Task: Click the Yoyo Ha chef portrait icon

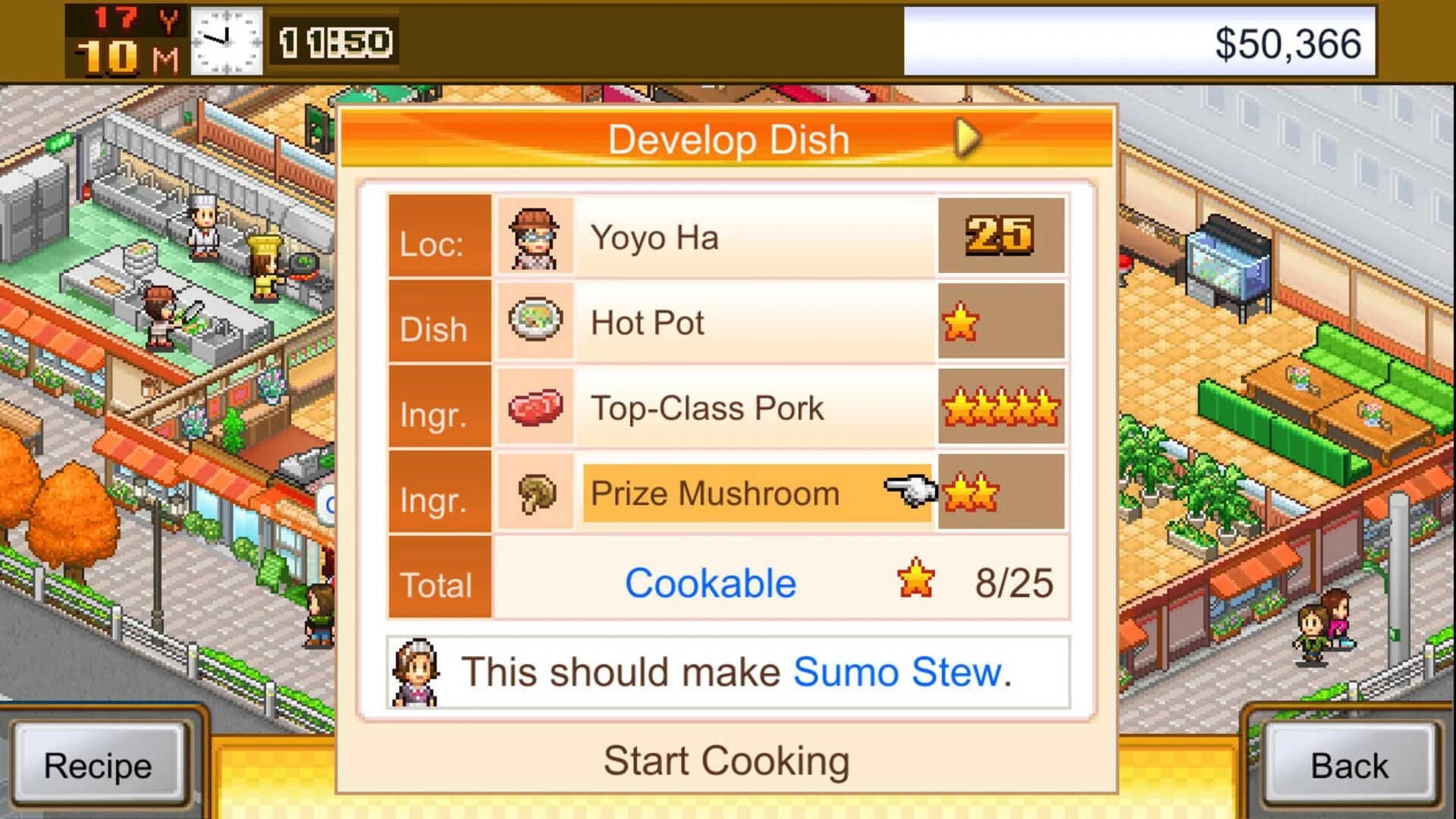Action: pyautogui.click(x=535, y=237)
